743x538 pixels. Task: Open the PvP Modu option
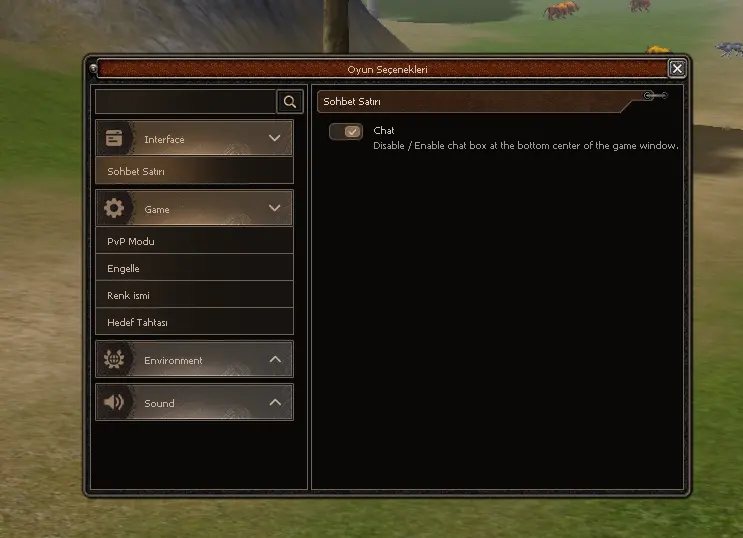[x=194, y=241]
